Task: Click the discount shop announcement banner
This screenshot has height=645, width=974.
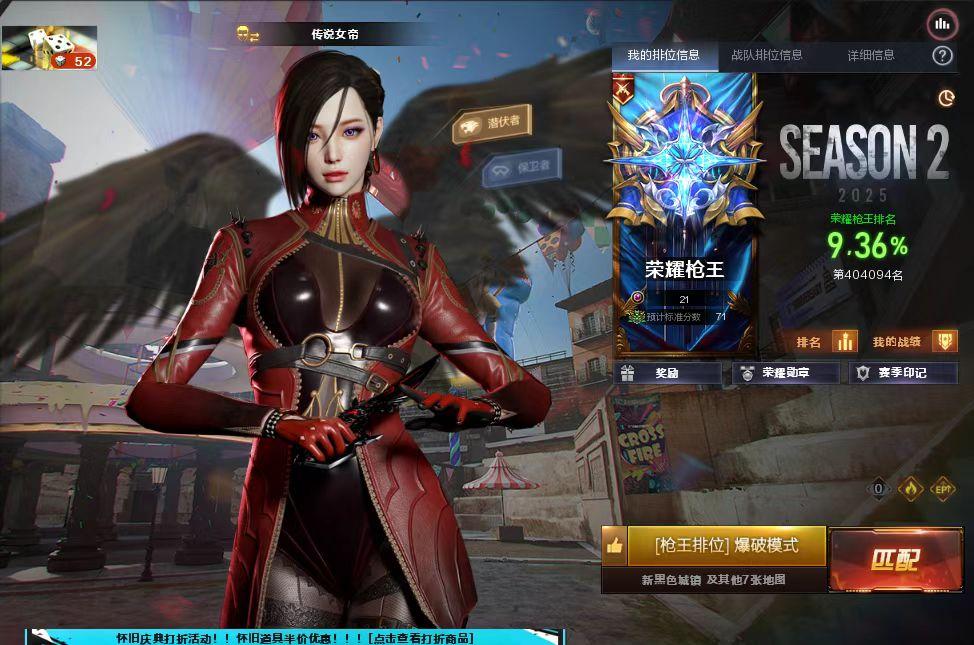Action: point(294,637)
